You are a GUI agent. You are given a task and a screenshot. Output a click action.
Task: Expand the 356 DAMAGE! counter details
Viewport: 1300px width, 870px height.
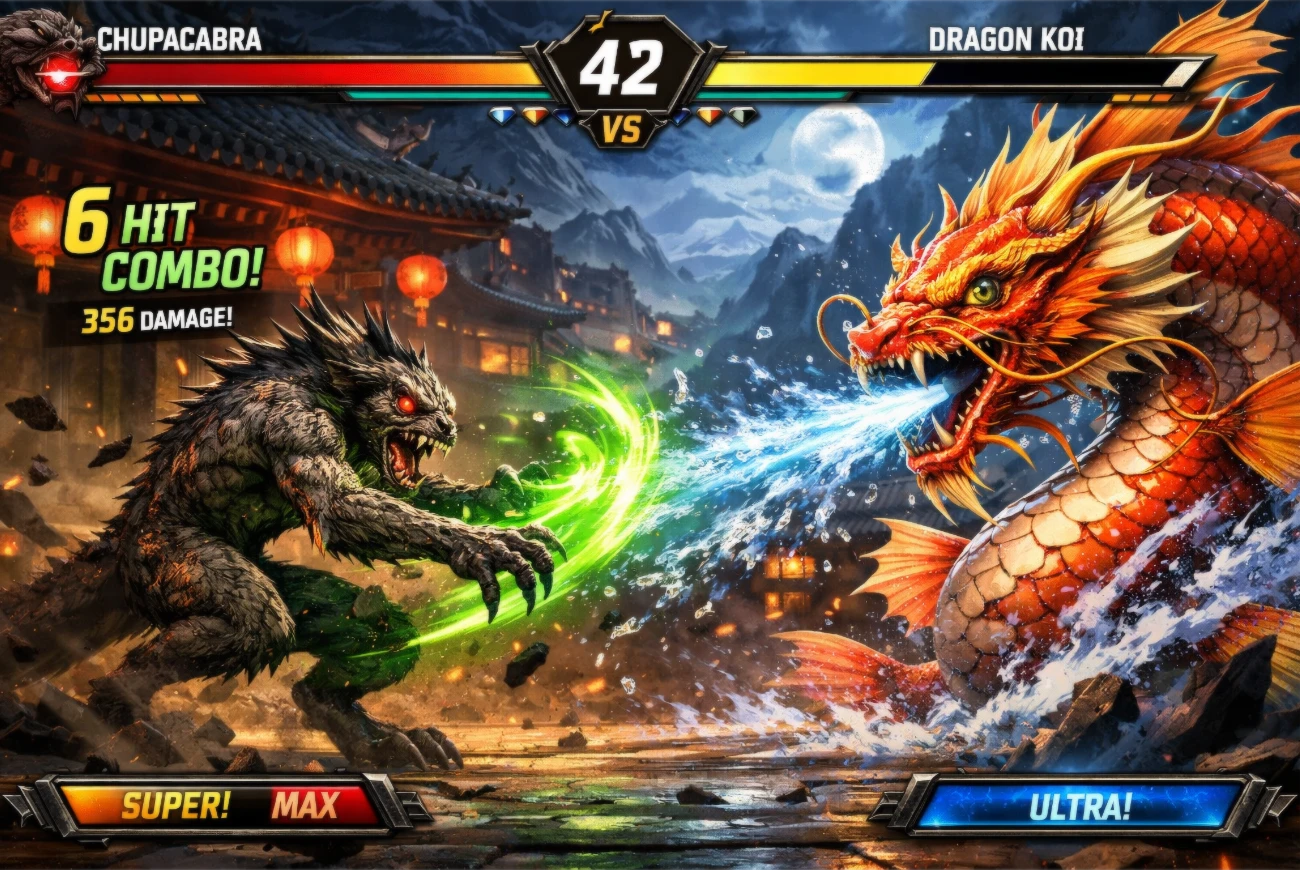click(155, 320)
